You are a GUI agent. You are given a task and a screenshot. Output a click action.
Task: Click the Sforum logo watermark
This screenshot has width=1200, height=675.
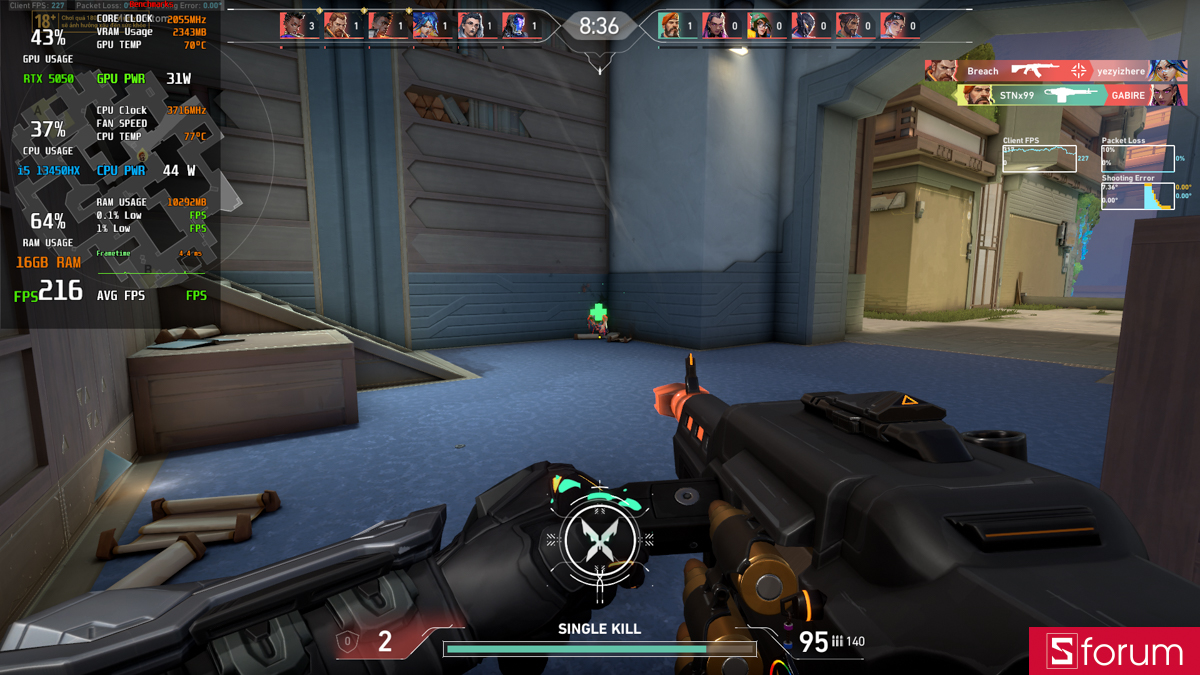(1114, 652)
